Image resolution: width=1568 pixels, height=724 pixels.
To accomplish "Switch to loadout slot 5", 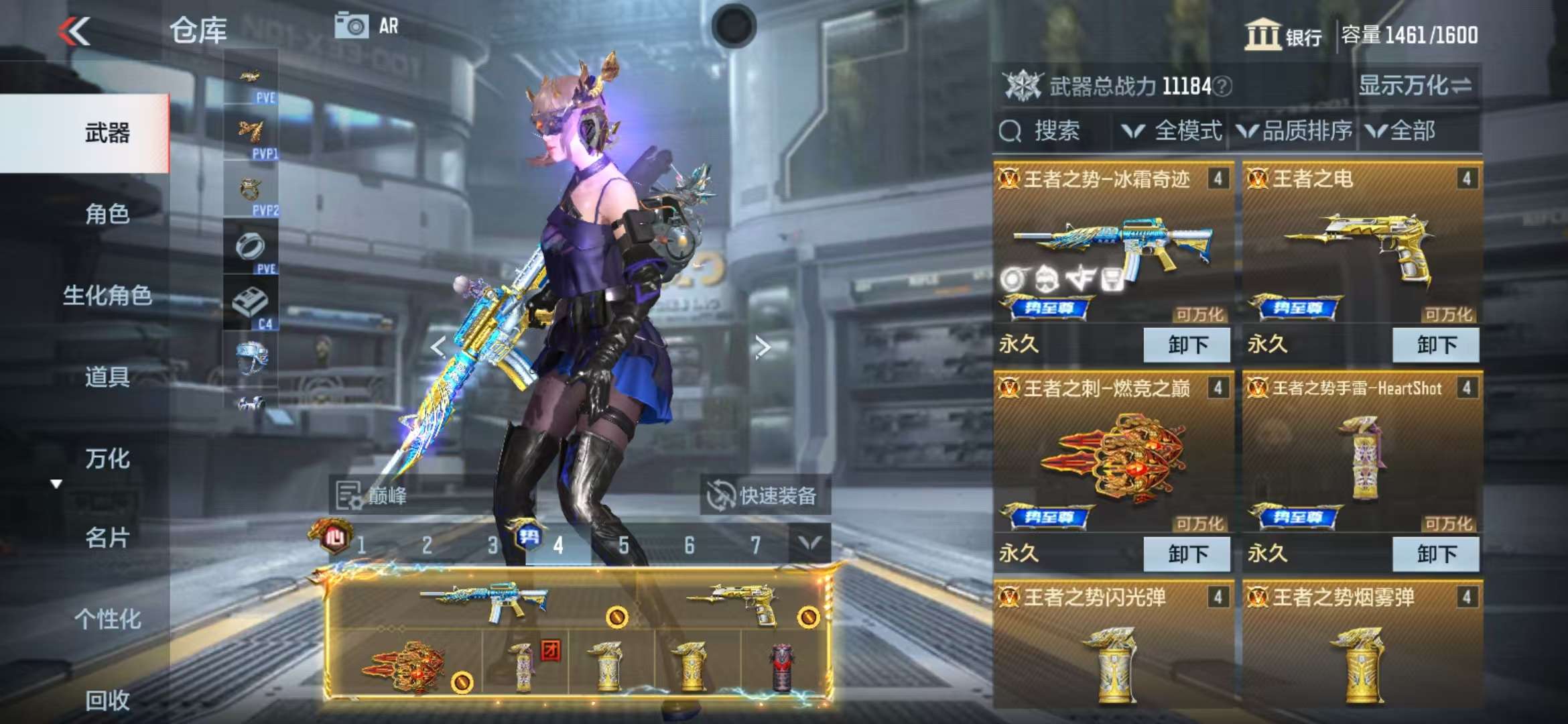I will [x=623, y=546].
